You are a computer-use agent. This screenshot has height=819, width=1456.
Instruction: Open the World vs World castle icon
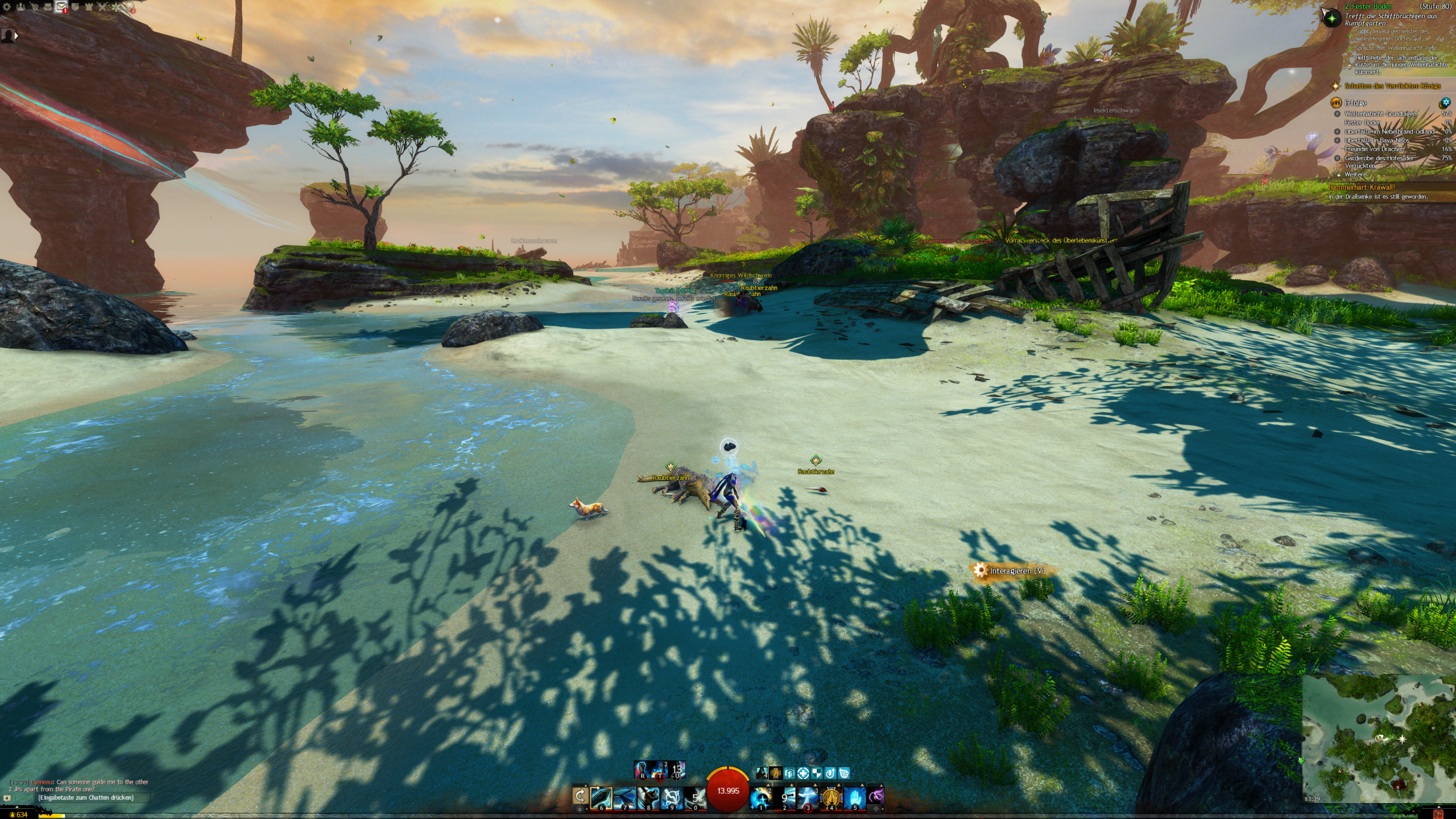89,7
